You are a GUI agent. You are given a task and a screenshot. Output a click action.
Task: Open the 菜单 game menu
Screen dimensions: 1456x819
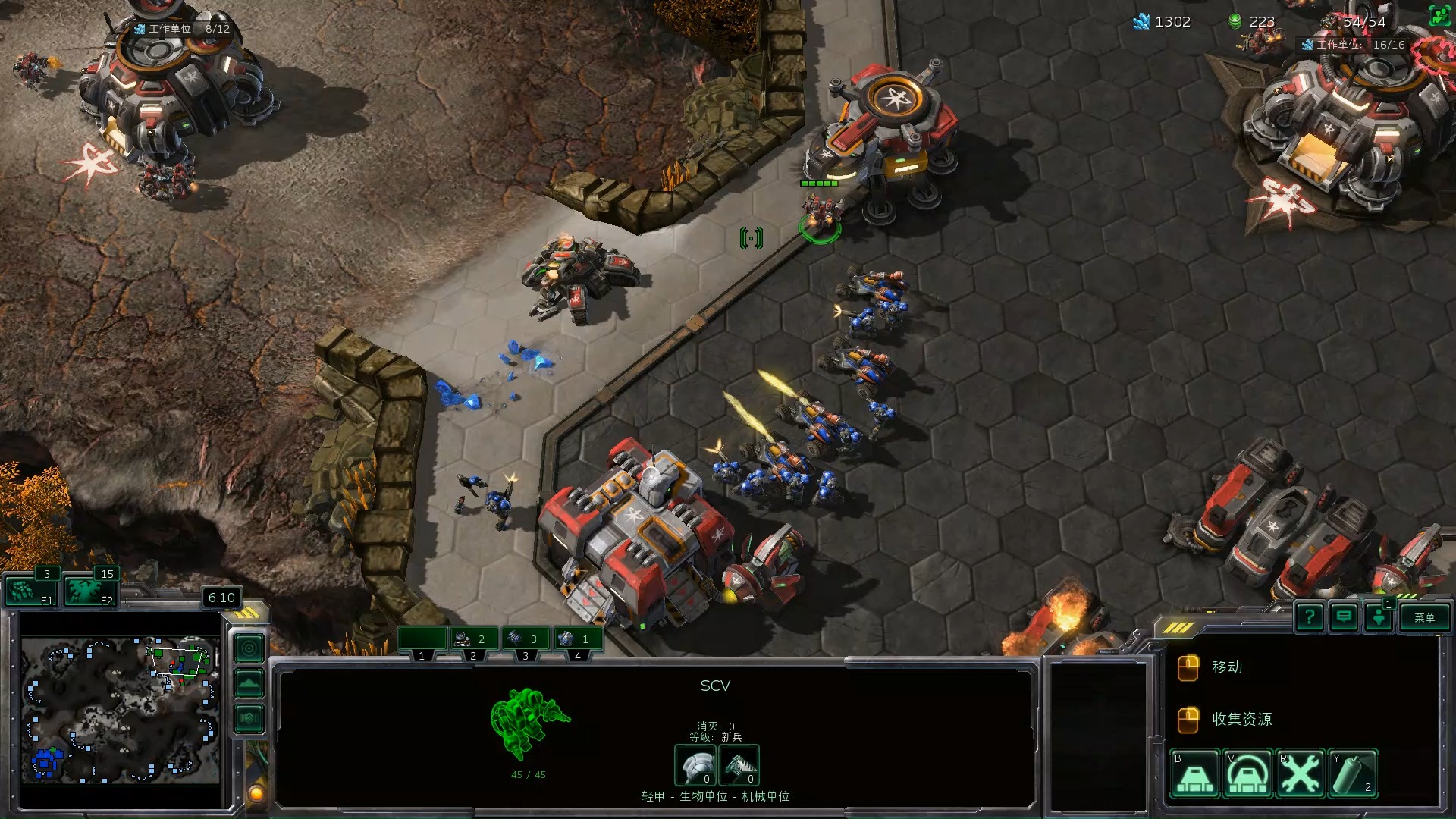[x=1424, y=617]
